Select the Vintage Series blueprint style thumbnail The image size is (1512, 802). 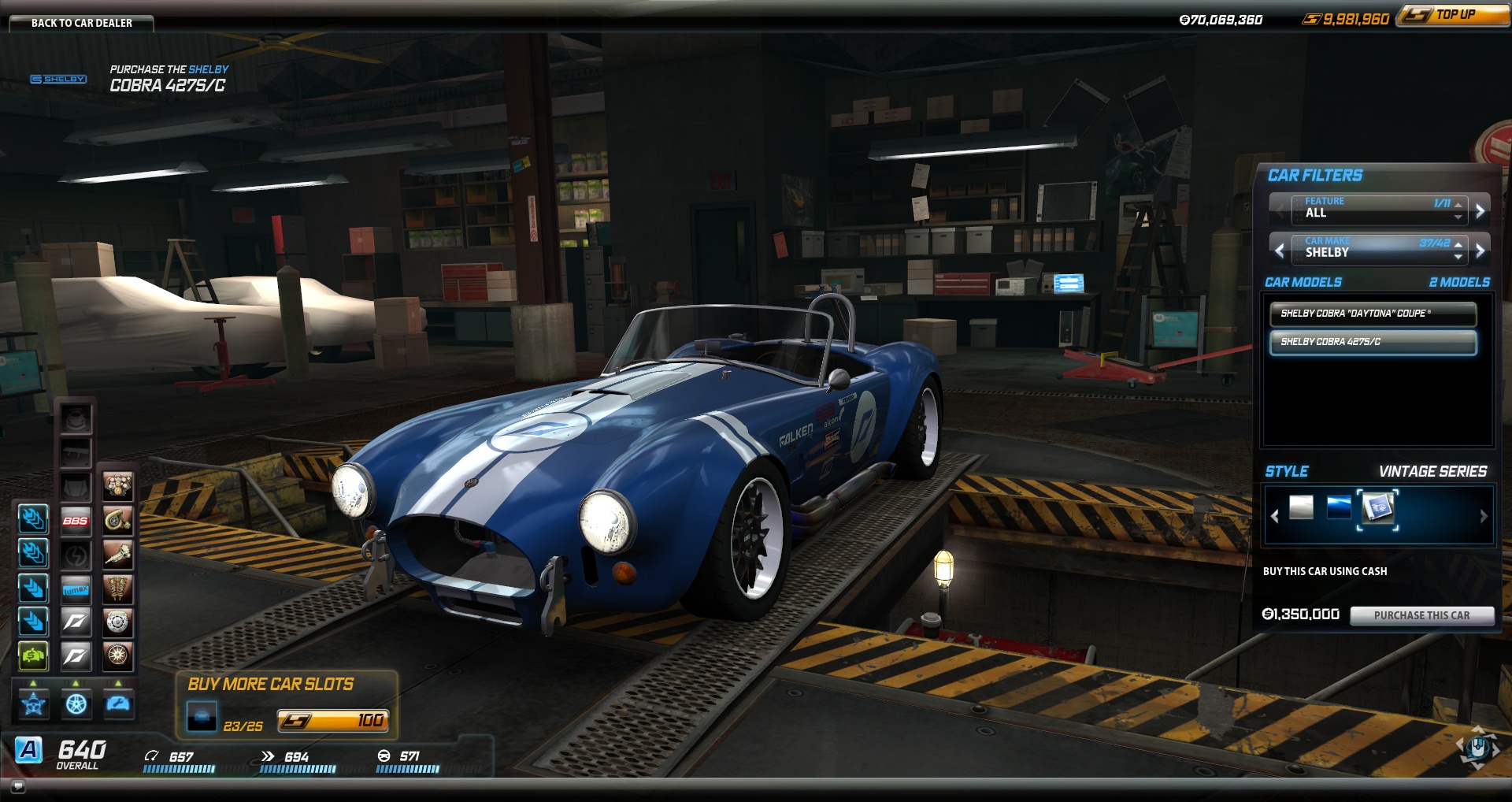(x=1377, y=509)
